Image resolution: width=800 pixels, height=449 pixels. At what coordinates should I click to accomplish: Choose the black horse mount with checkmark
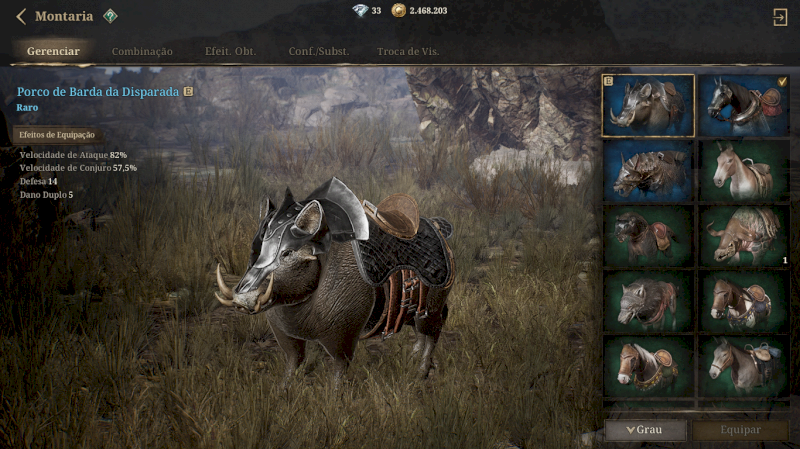click(x=744, y=105)
